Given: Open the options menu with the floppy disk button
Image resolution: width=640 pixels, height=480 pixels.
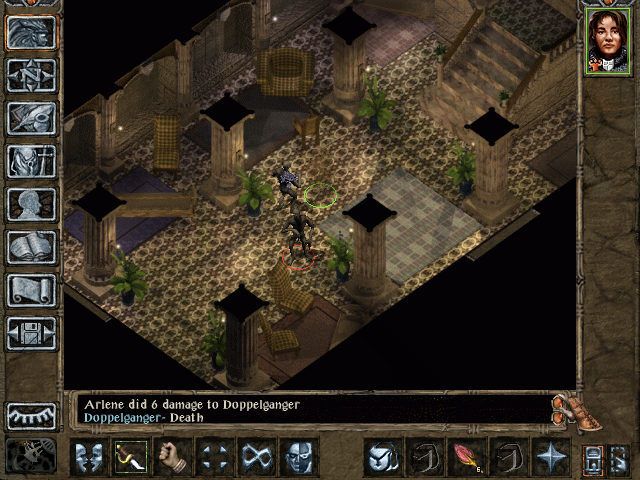Looking at the screenshot, I should click(31, 333).
